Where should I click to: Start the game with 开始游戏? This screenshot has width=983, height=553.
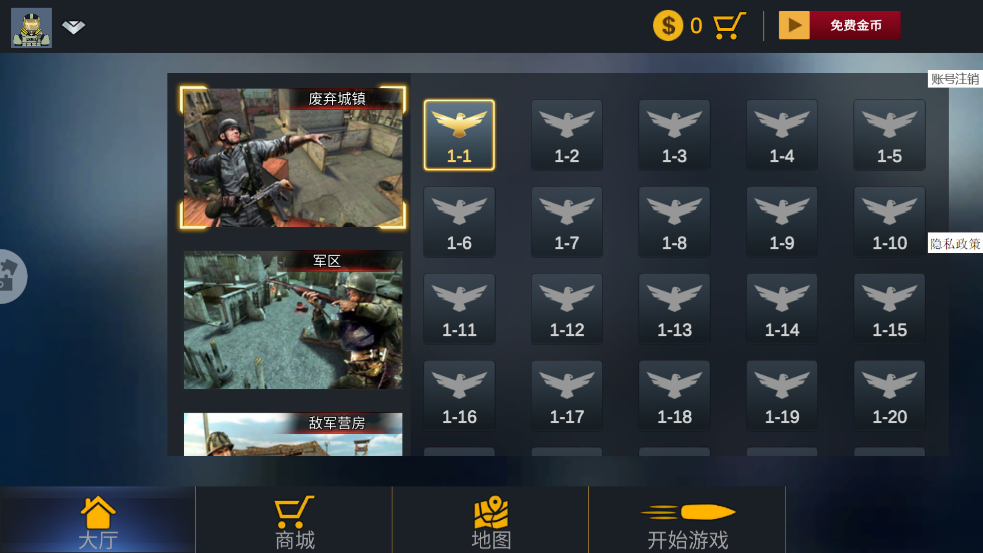(687, 523)
